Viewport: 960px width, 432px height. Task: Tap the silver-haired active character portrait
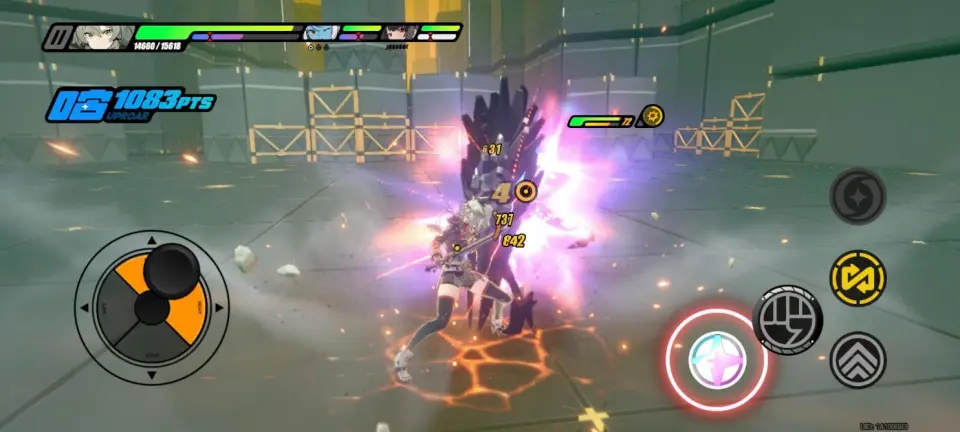point(98,37)
